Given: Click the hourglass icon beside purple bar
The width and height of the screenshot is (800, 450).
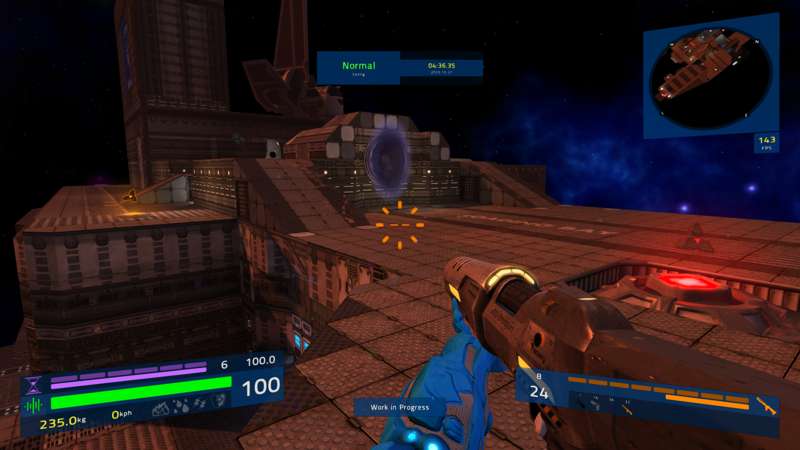Looking at the screenshot, I should point(34,383).
